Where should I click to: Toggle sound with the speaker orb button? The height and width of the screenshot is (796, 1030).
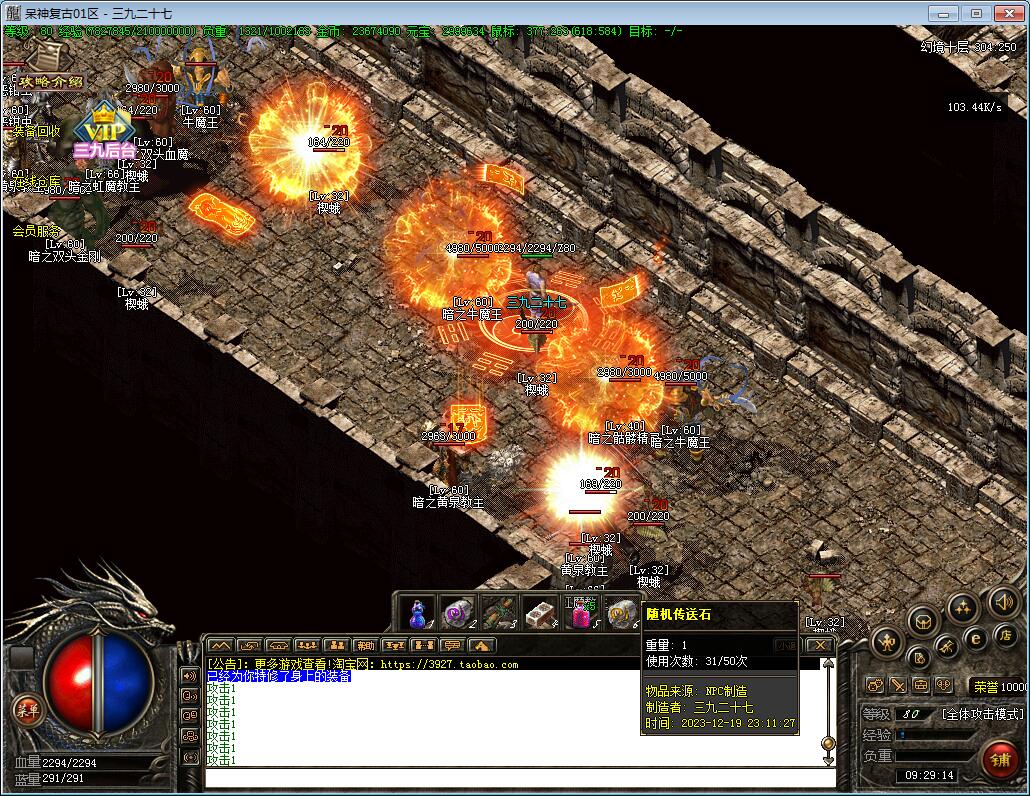pyautogui.click(x=1002, y=601)
